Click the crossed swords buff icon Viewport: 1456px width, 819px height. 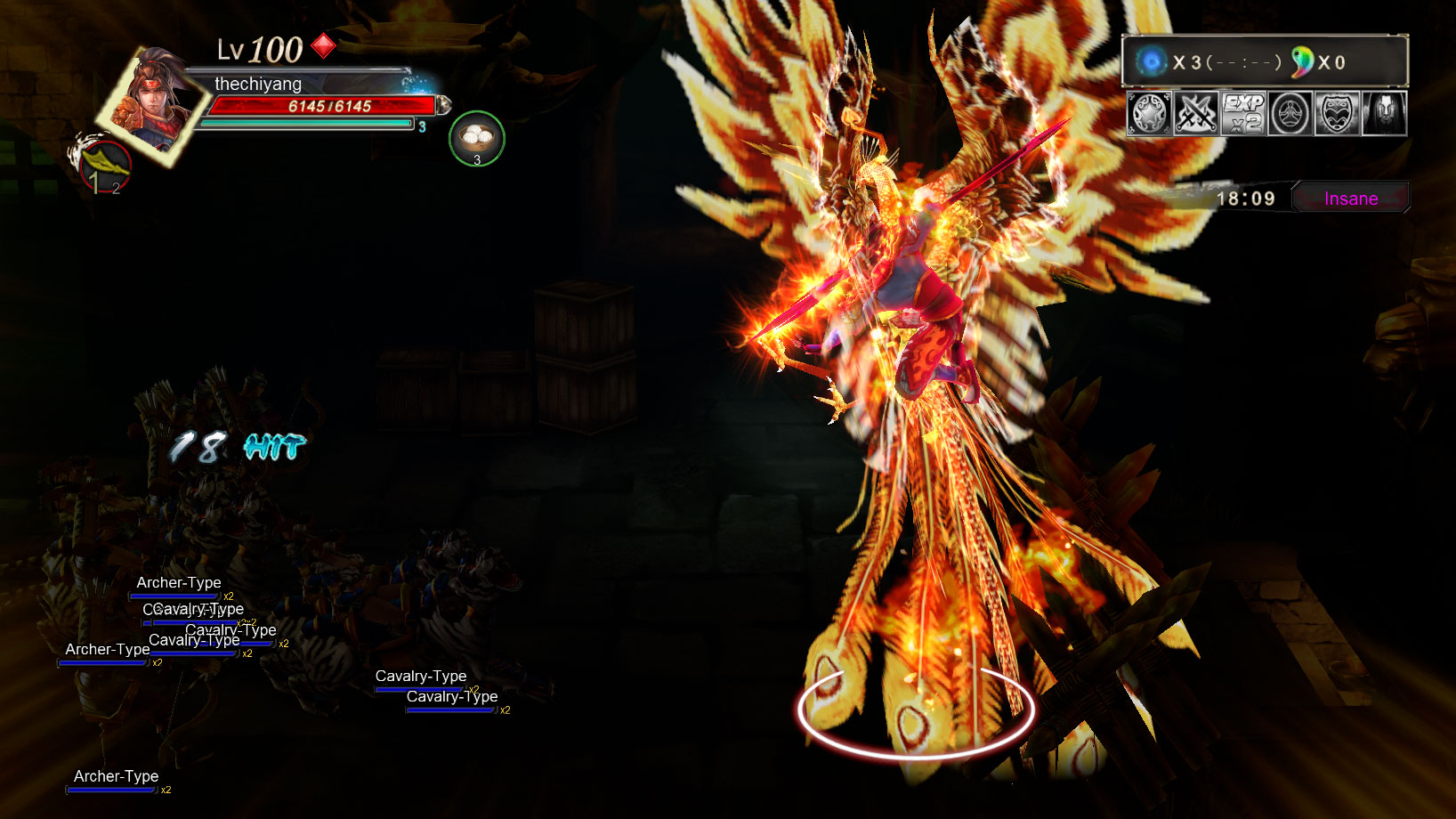point(1196,114)
